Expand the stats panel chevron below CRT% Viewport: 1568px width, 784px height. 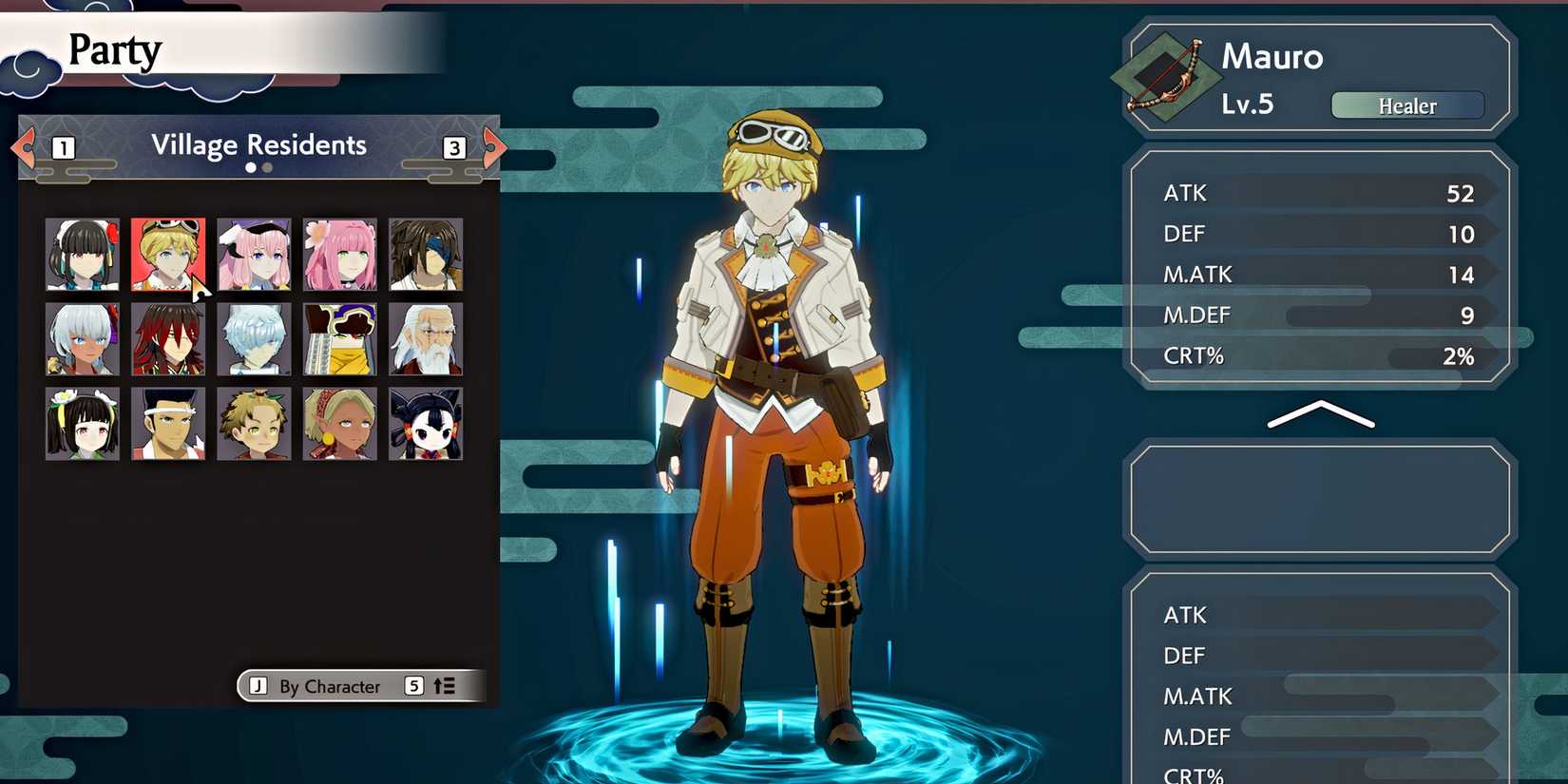[1321, 414]
